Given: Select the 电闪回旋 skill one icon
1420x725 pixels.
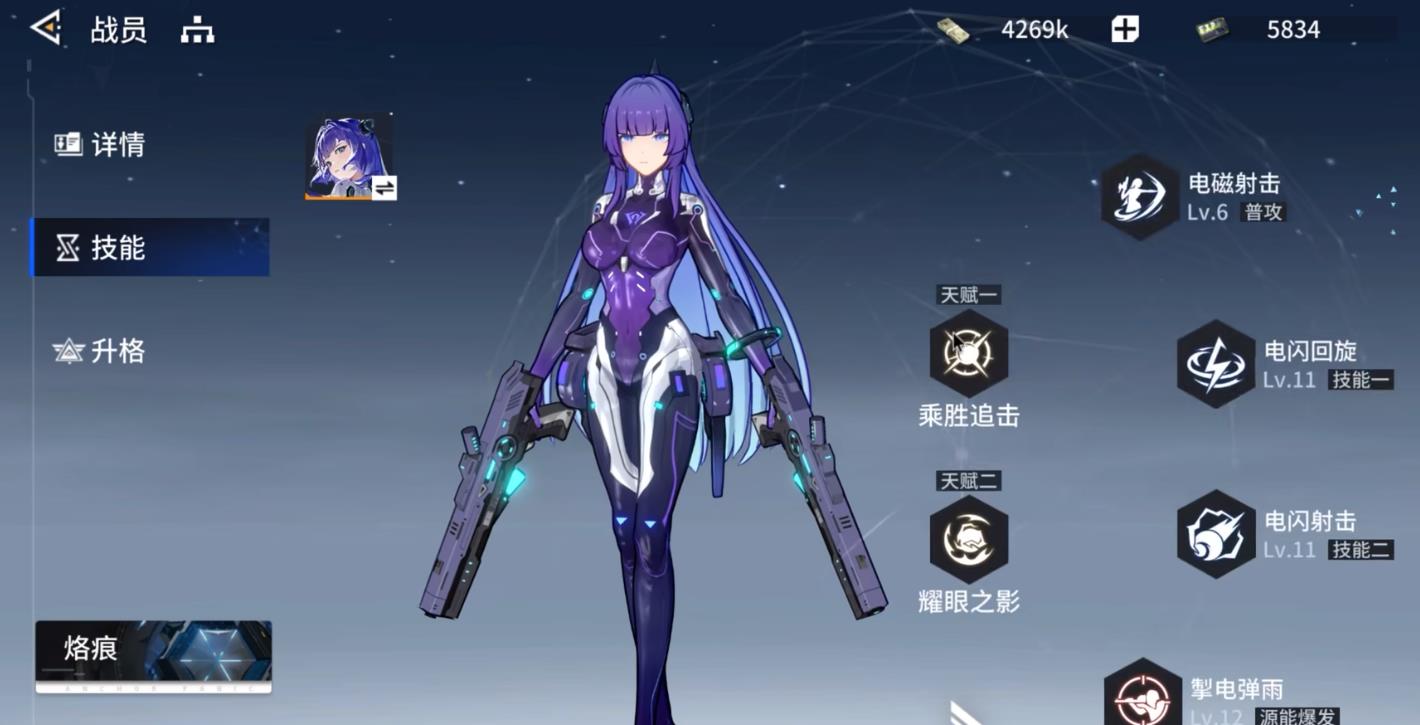Looking at the screenshot, I should click(x=1215, y=364).
